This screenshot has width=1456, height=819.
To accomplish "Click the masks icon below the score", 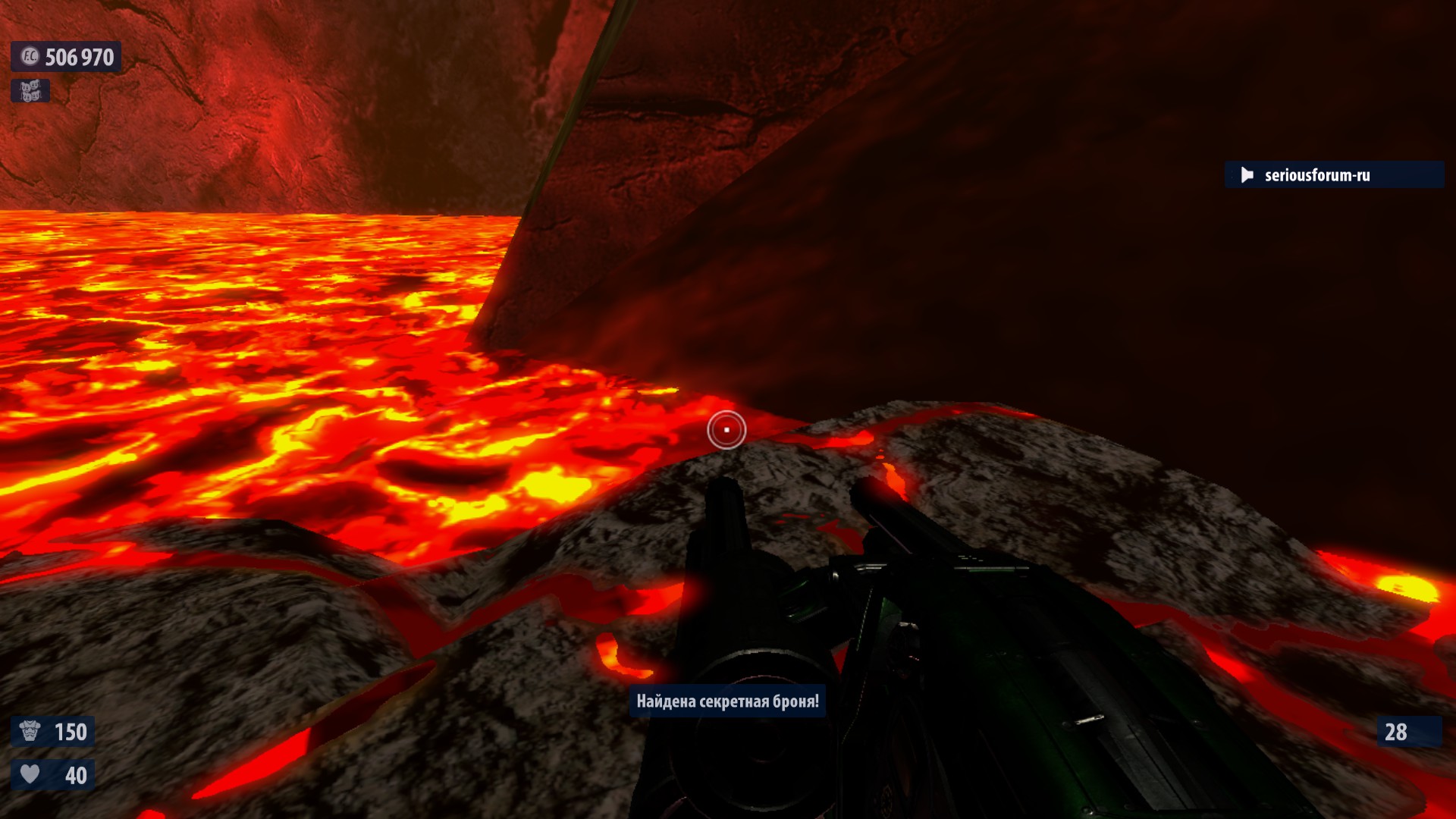I will pos(30,91).
